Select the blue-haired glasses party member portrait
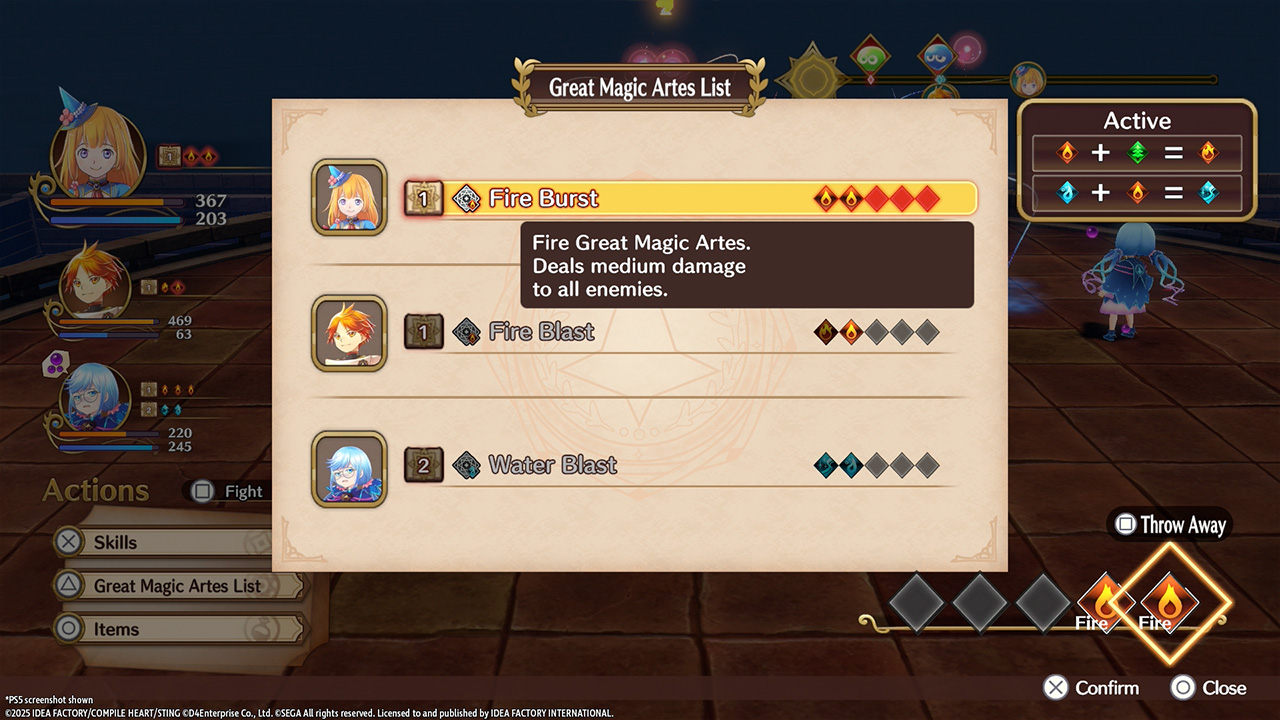This screenshot has width=1280, height=720. point(94,399)
